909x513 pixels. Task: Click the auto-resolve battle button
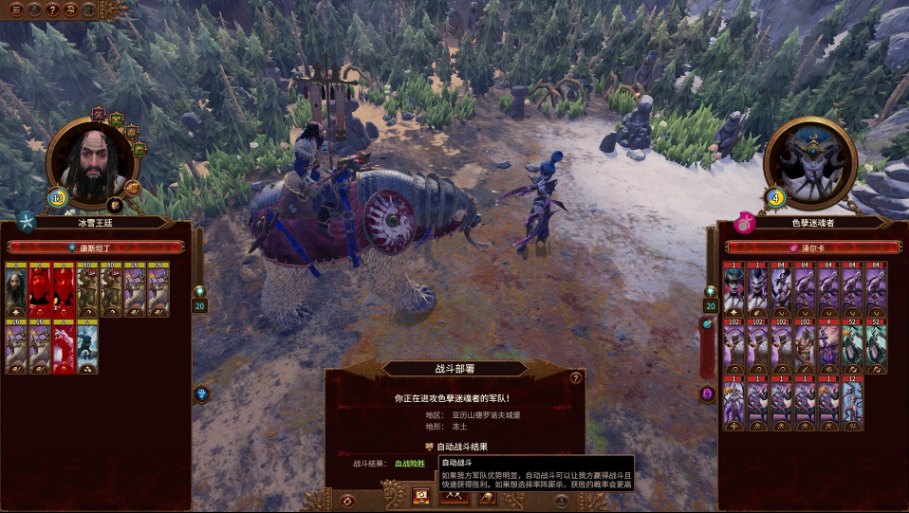[421, 496]
